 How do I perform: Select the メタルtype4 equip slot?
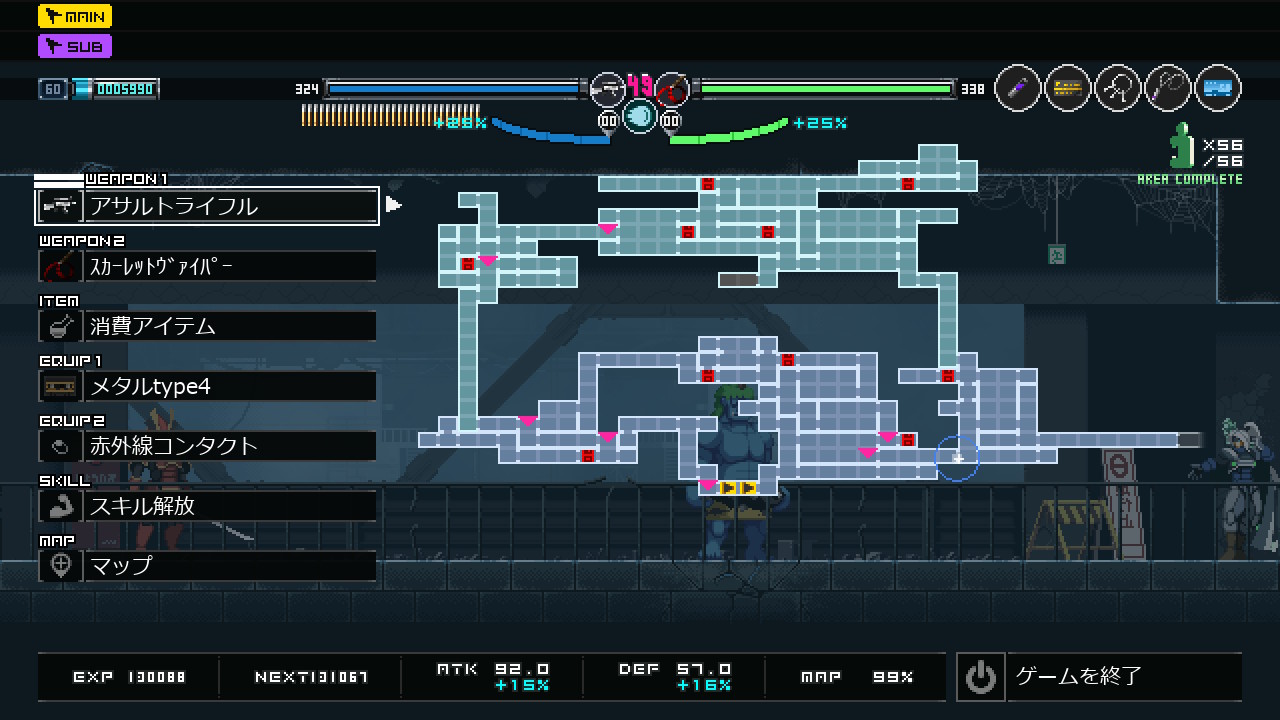coord(207,386)
